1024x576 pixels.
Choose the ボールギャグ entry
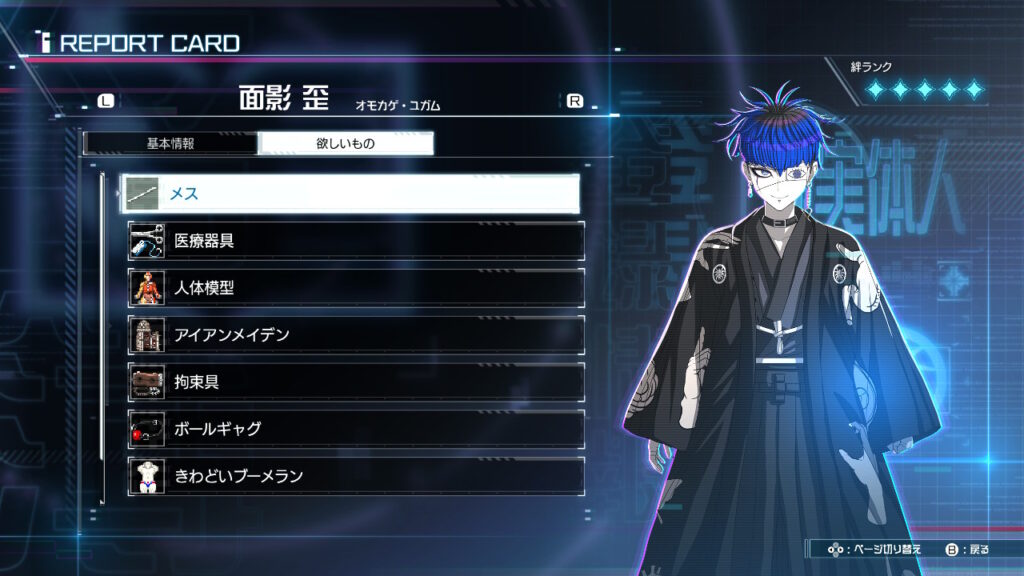coord(356,429)
